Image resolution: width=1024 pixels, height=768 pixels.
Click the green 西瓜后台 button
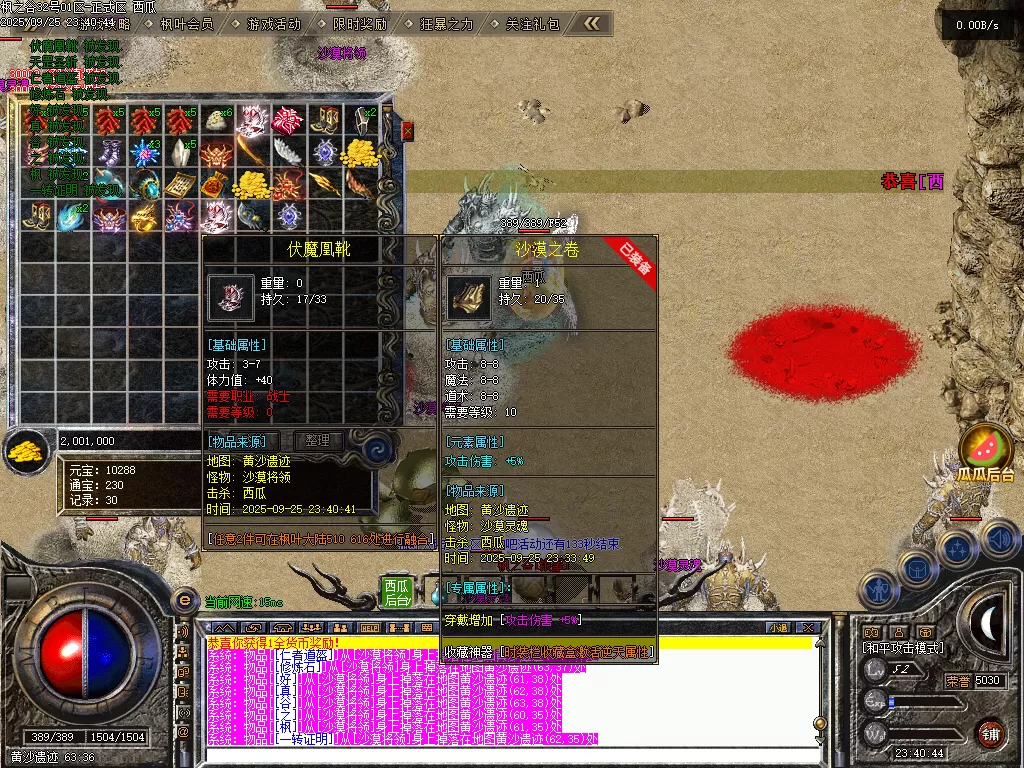click(397, 592)
